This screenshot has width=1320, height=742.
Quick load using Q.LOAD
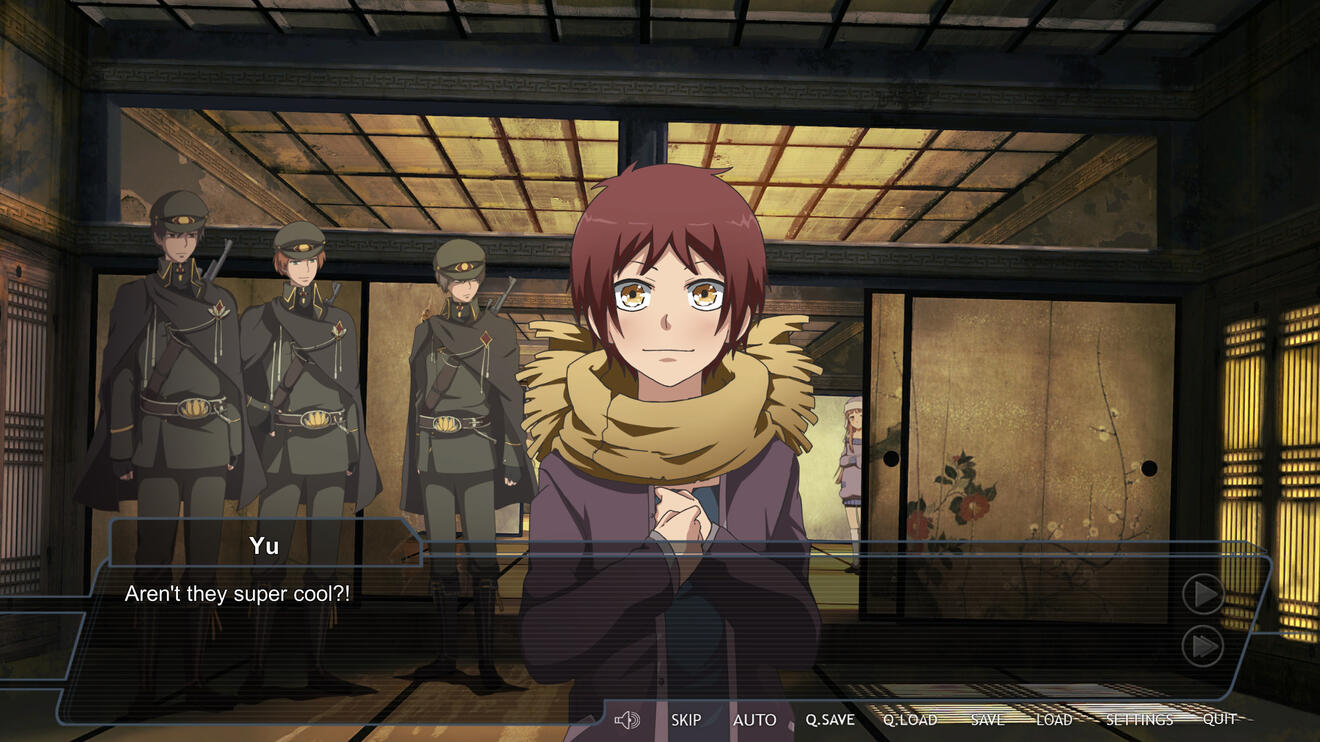point(910,720)
